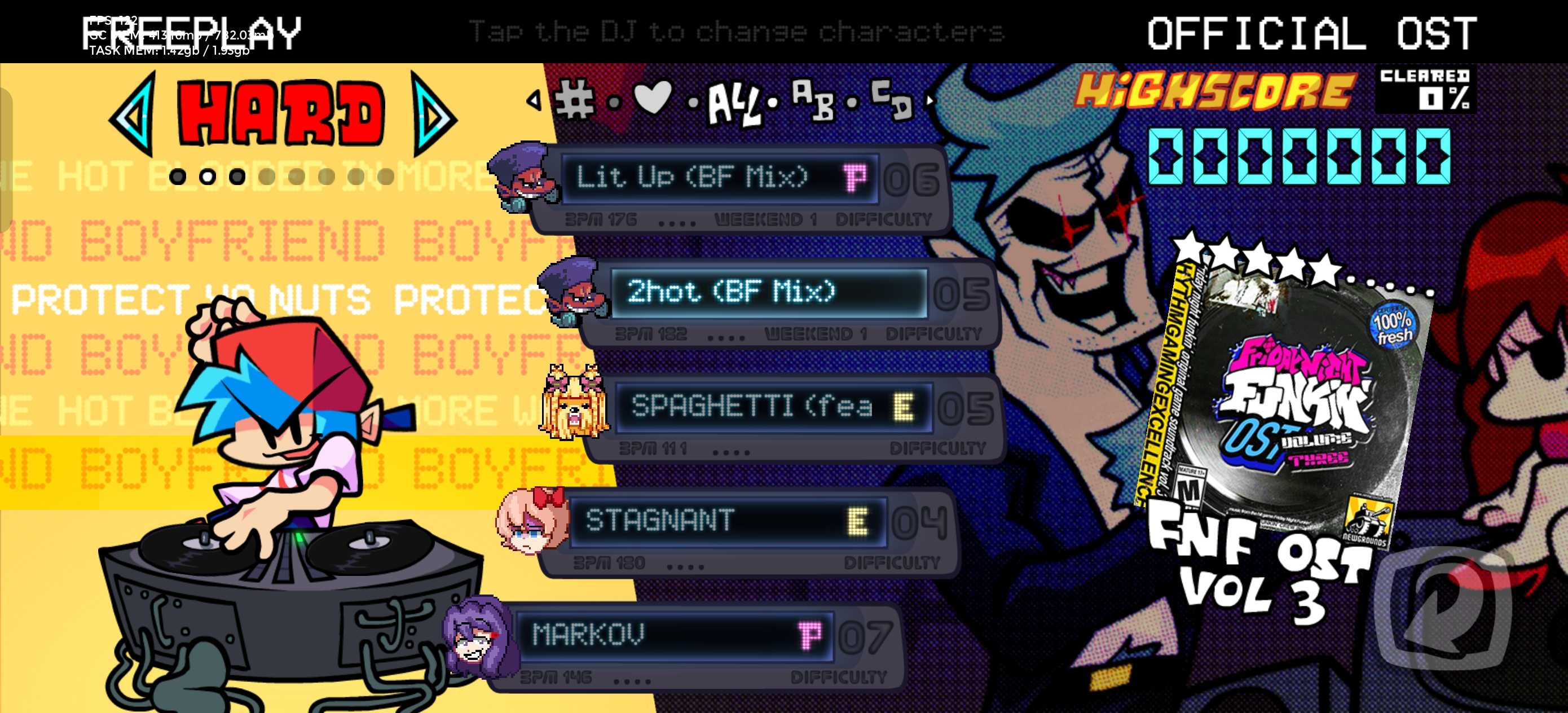
Task: Select the song Lit Up (BF Mix)
Action: [718, 178]
